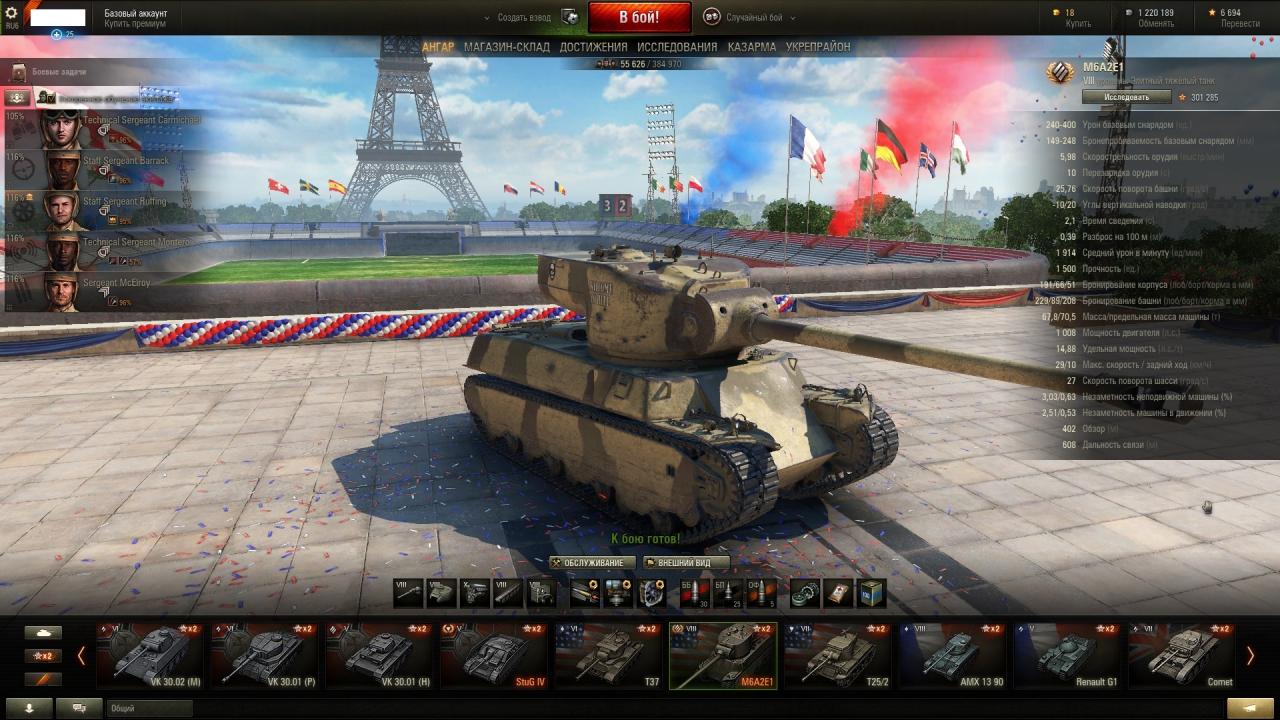Choose the AMX 13 90 tank thumbnail
1280x720 pixels.
point(952,656)
